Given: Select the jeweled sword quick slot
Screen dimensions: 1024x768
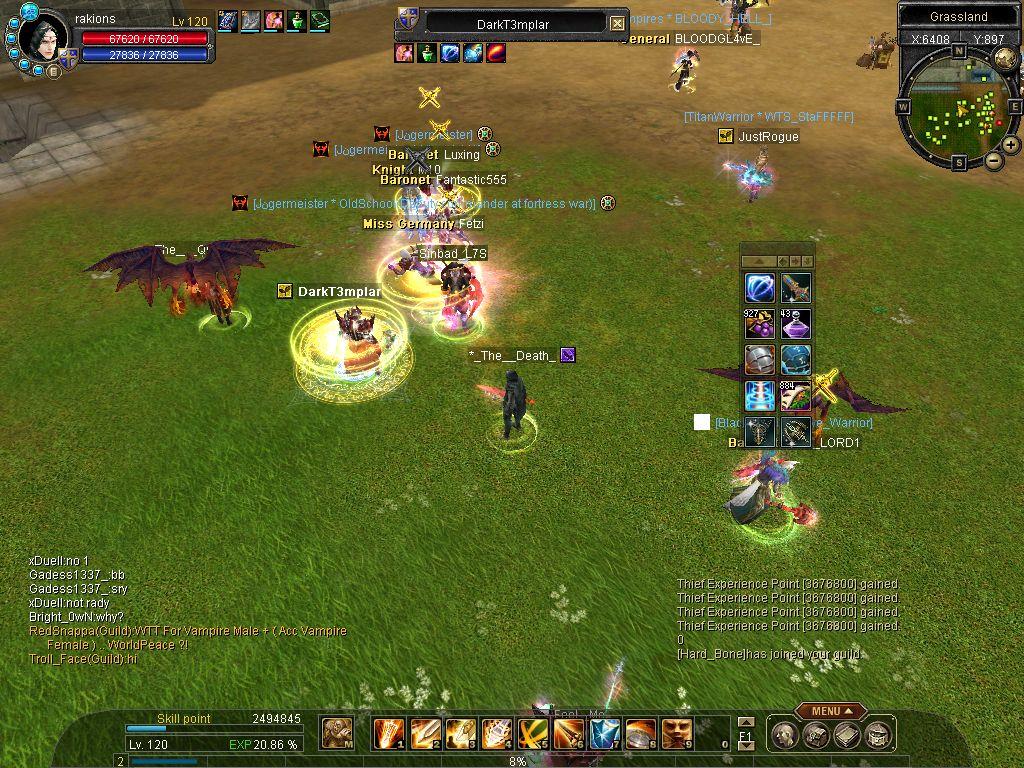Looking at the screenshot, I should (x=796, y=289).
